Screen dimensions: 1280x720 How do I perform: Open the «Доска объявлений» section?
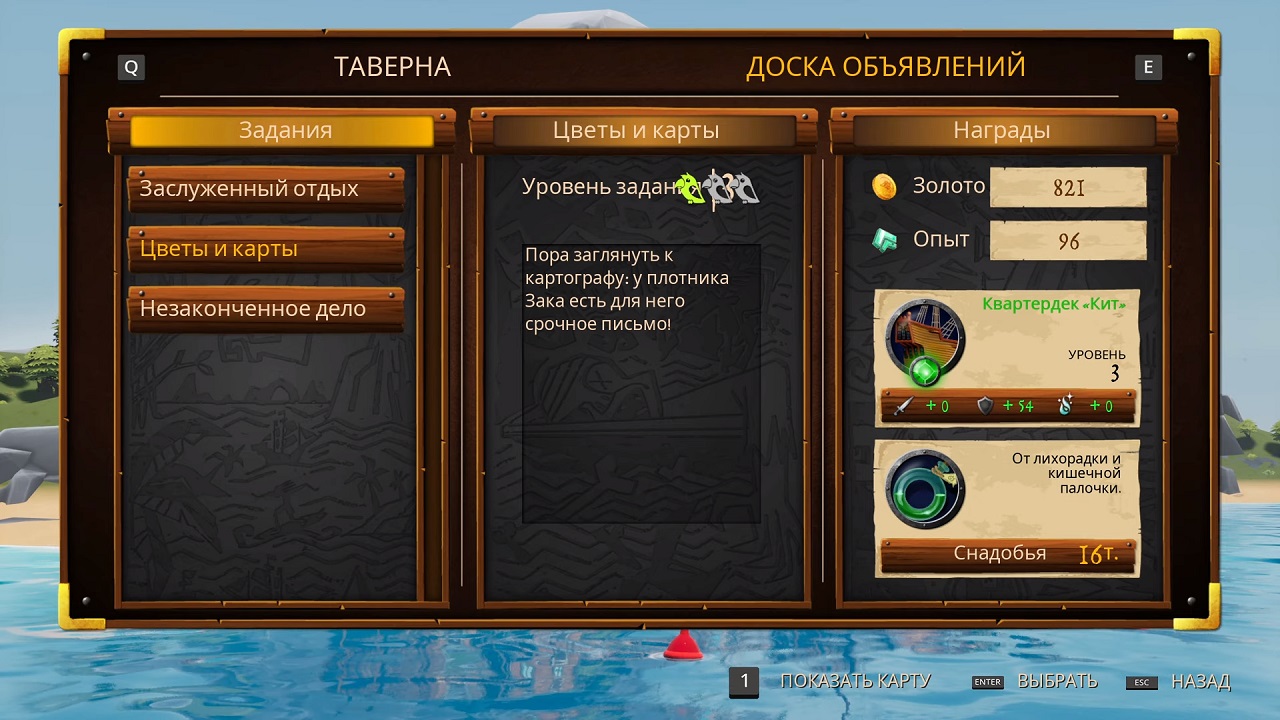point(886,66)
